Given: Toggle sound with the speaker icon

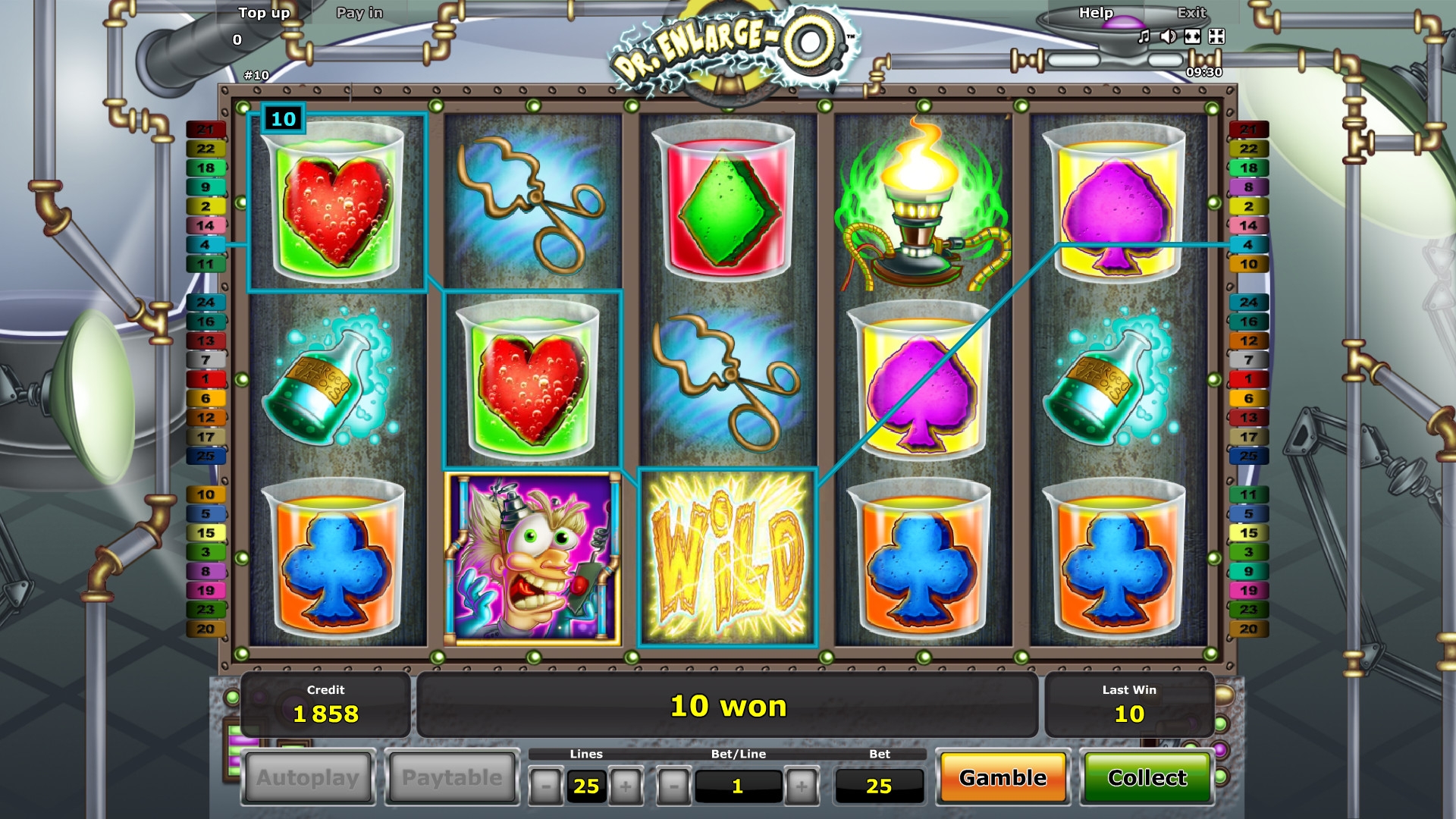Looking at the screenshot, I should coord(1168,36).
